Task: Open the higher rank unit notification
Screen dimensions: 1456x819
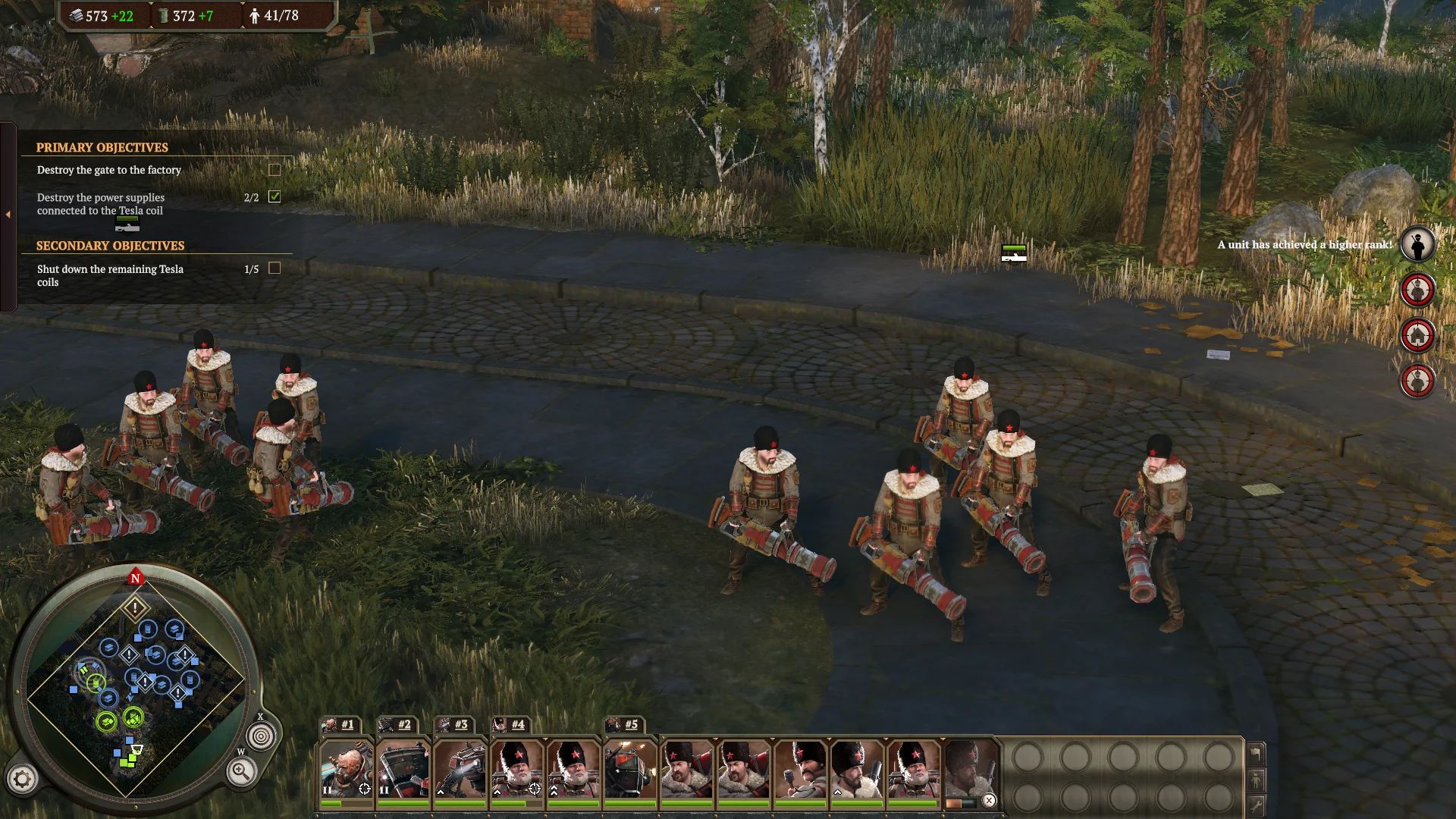Action: tap(1417, 245)
